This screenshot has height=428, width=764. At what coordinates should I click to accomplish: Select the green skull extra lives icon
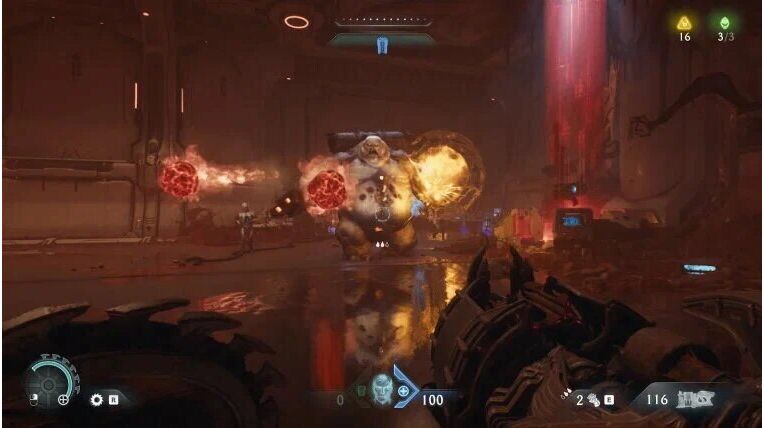pyautogui.click(x=725, y=23)
